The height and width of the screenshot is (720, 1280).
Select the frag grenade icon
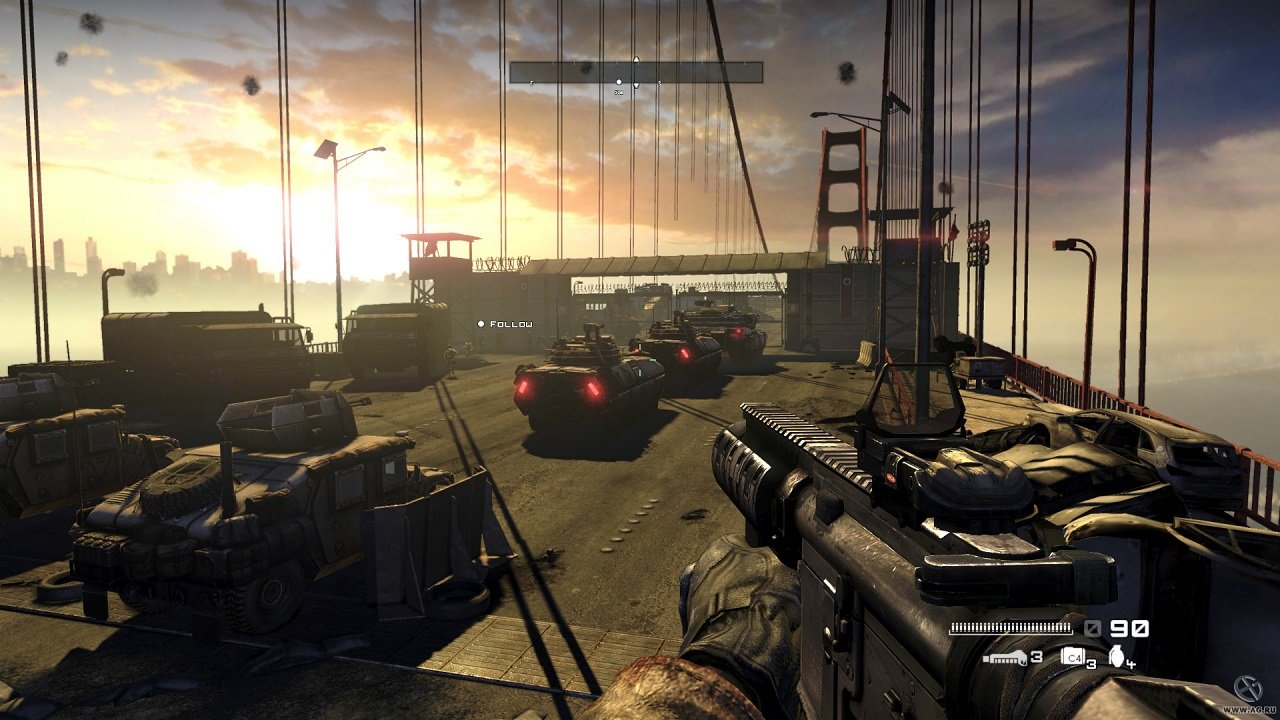click(x=1116, y=656)
